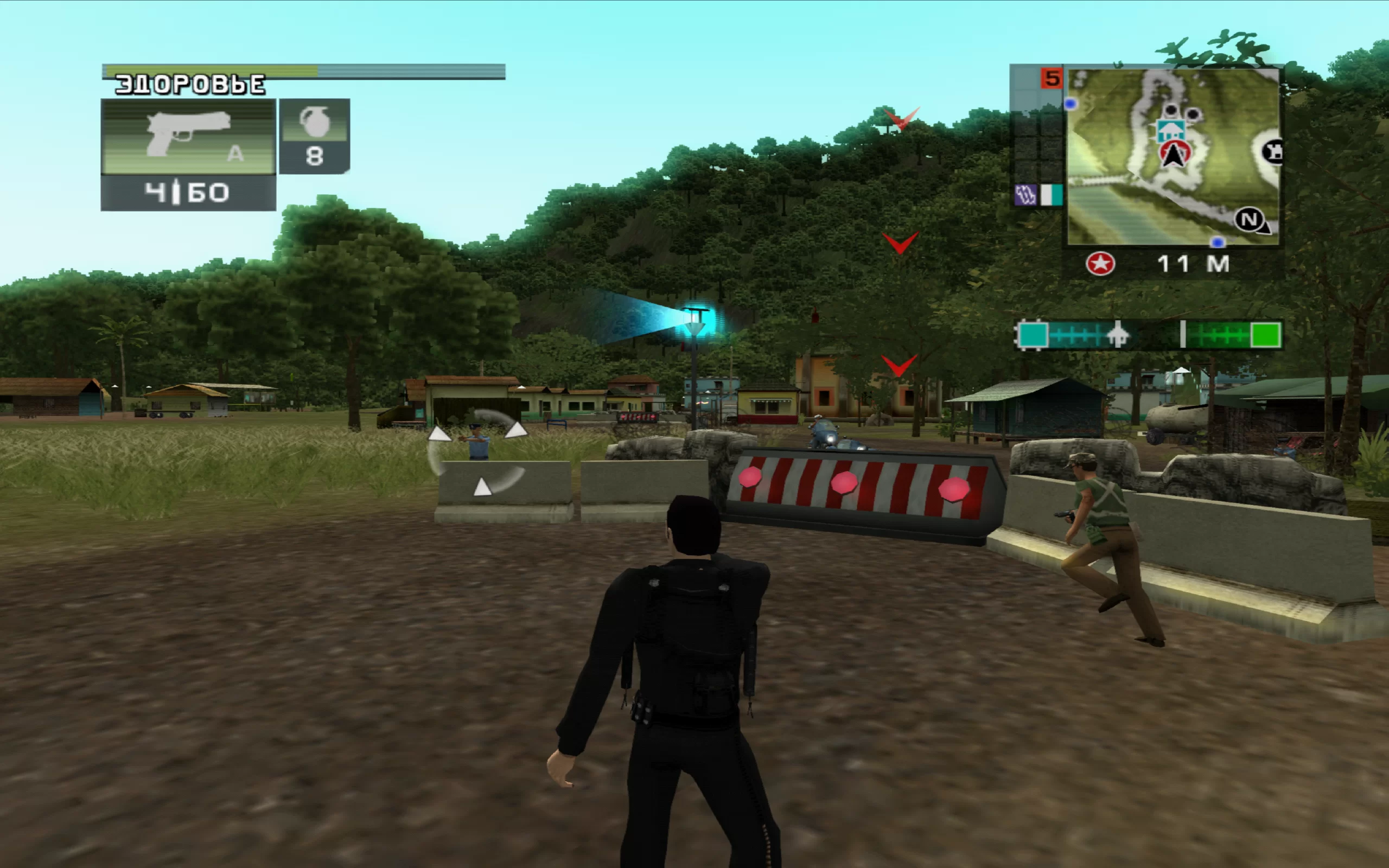Click the white and teal flag icon
The height and width of the screenshot is (868, 1389).
1052,195
